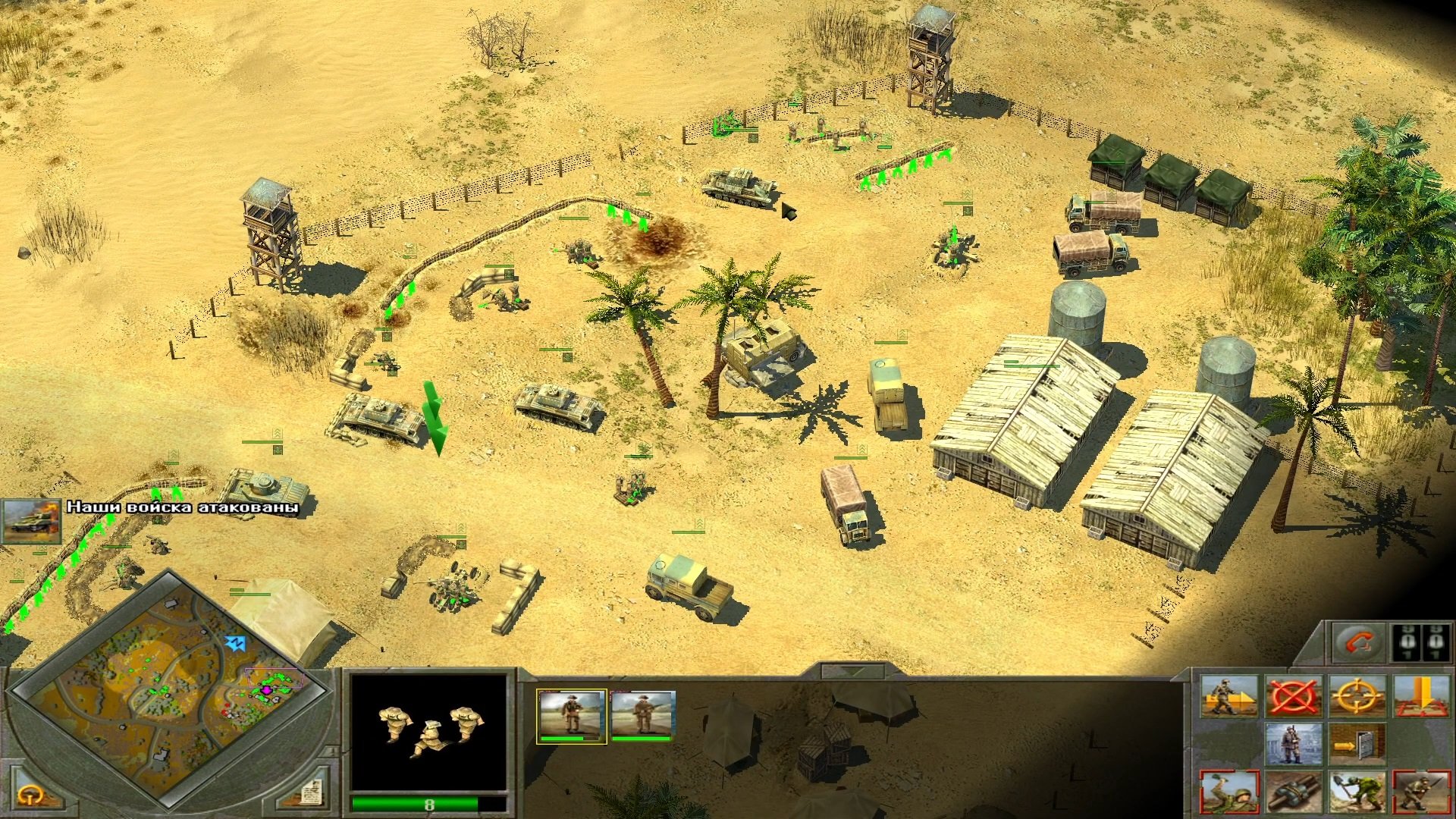Select the yellow-framed infantry squad portrait

571,716
